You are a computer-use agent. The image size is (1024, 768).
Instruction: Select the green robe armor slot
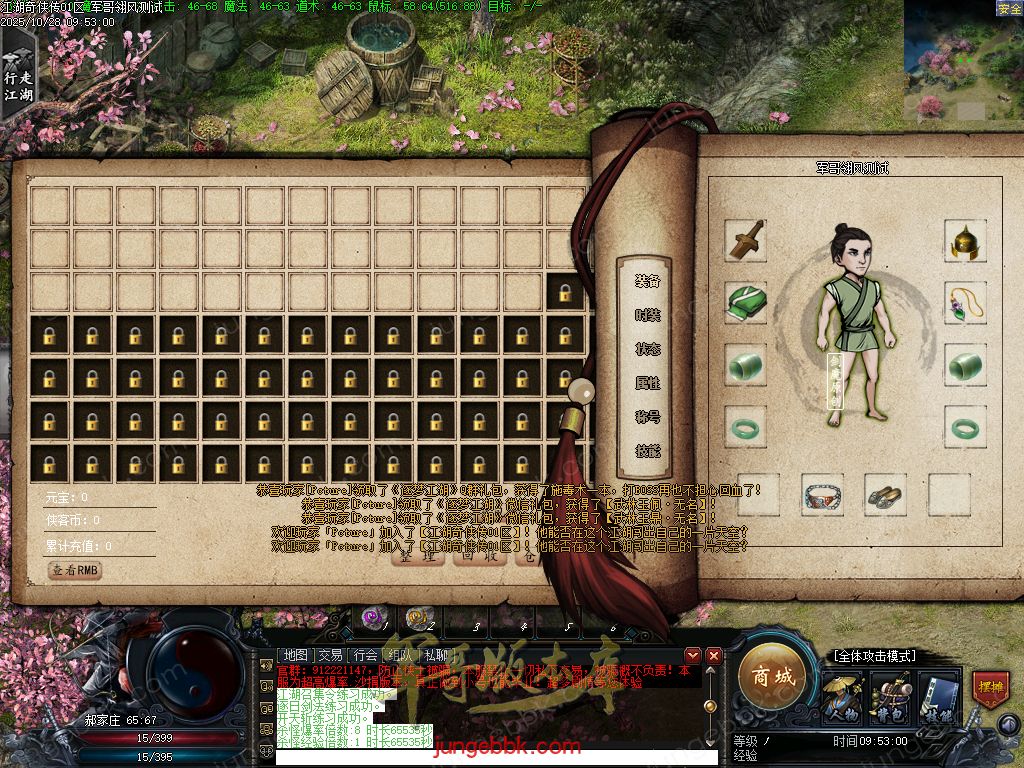coord(745,303)
